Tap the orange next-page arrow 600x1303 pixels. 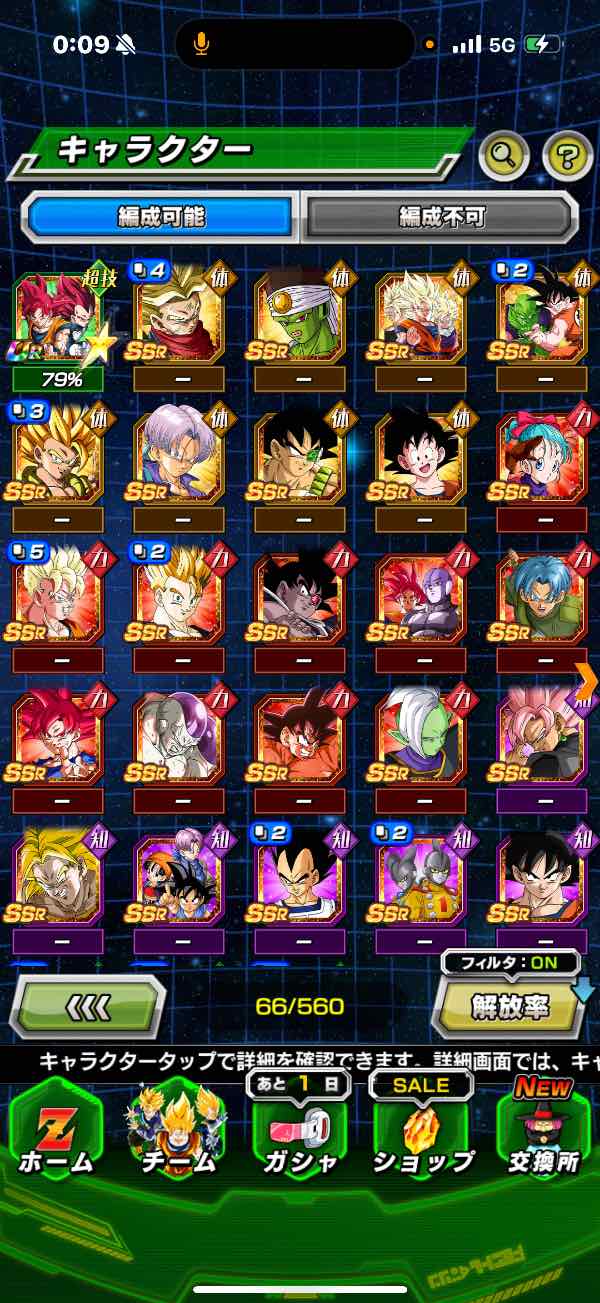587,681
